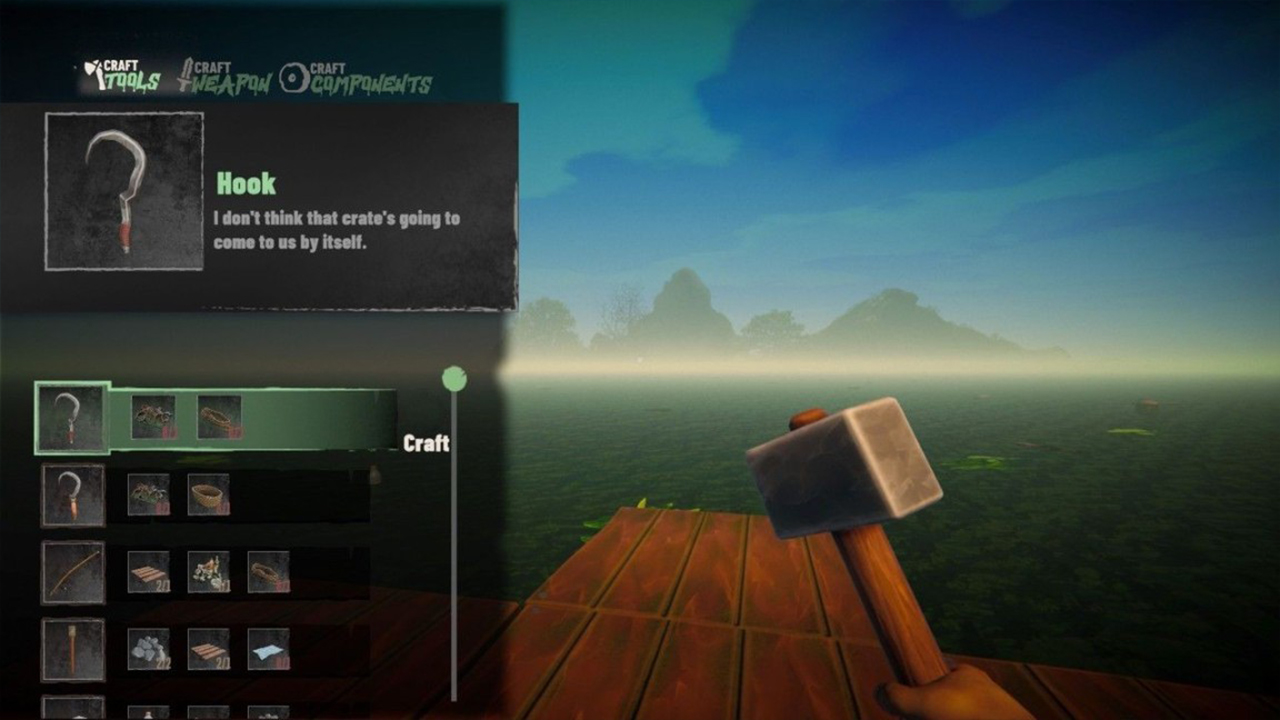The height and width of the screenshot is (720, 1280).
Task: Click the plastic scrap ingredient icon
Action: tap(153, 415)
